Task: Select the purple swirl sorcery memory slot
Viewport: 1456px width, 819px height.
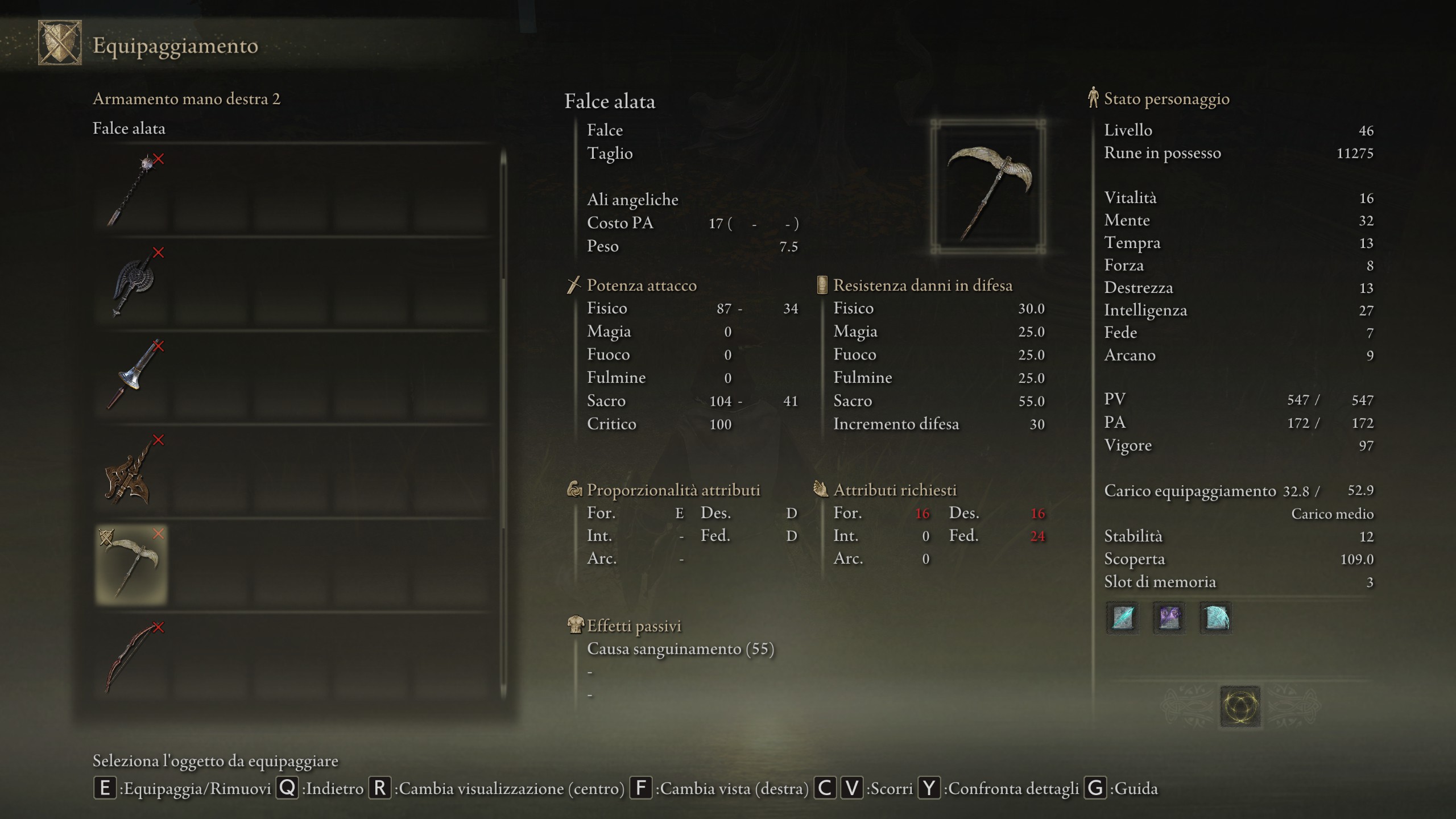Action: tap(1169, 618)
